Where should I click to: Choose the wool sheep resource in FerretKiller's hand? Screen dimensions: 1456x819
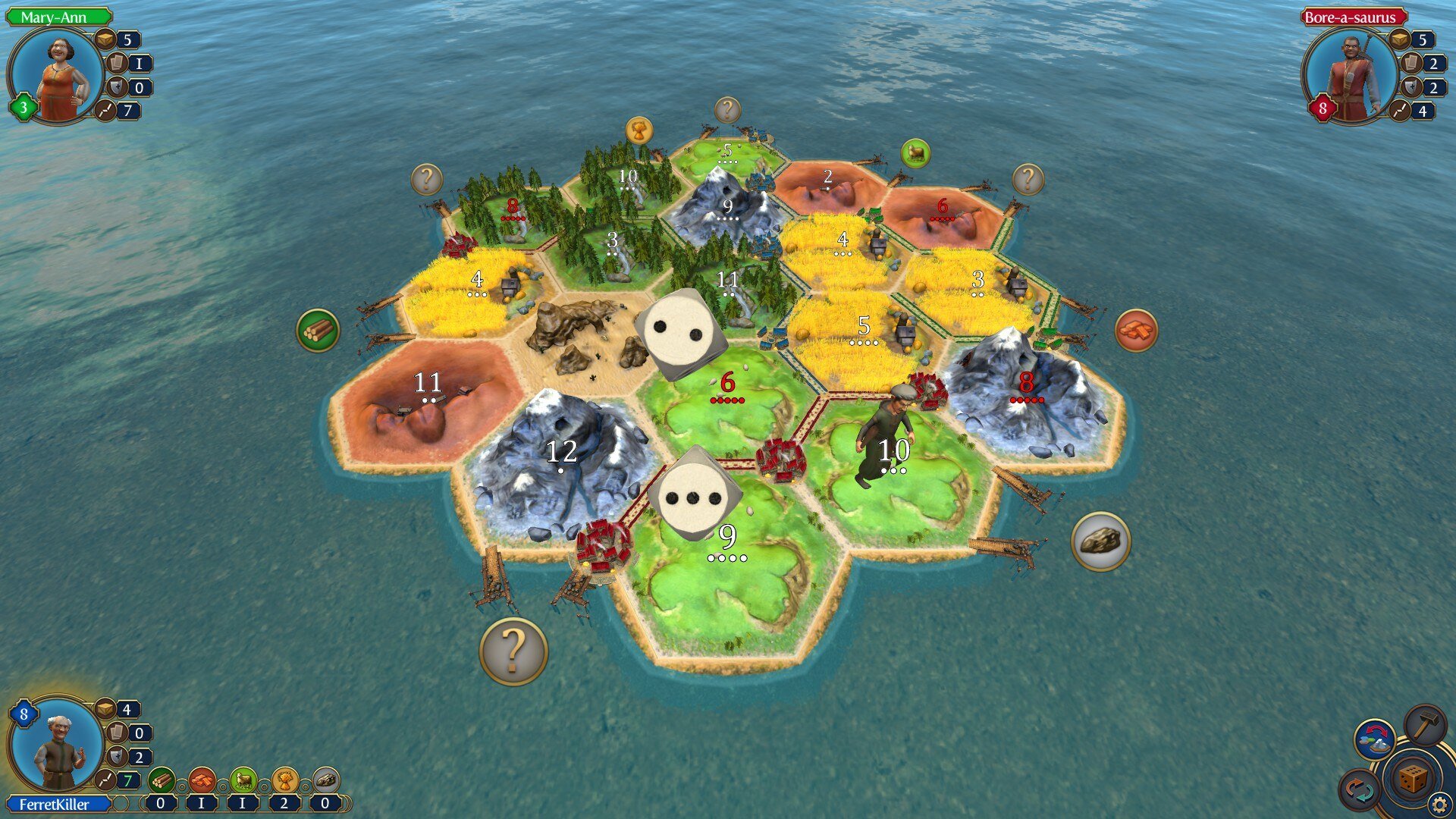(x=243, y=780)
